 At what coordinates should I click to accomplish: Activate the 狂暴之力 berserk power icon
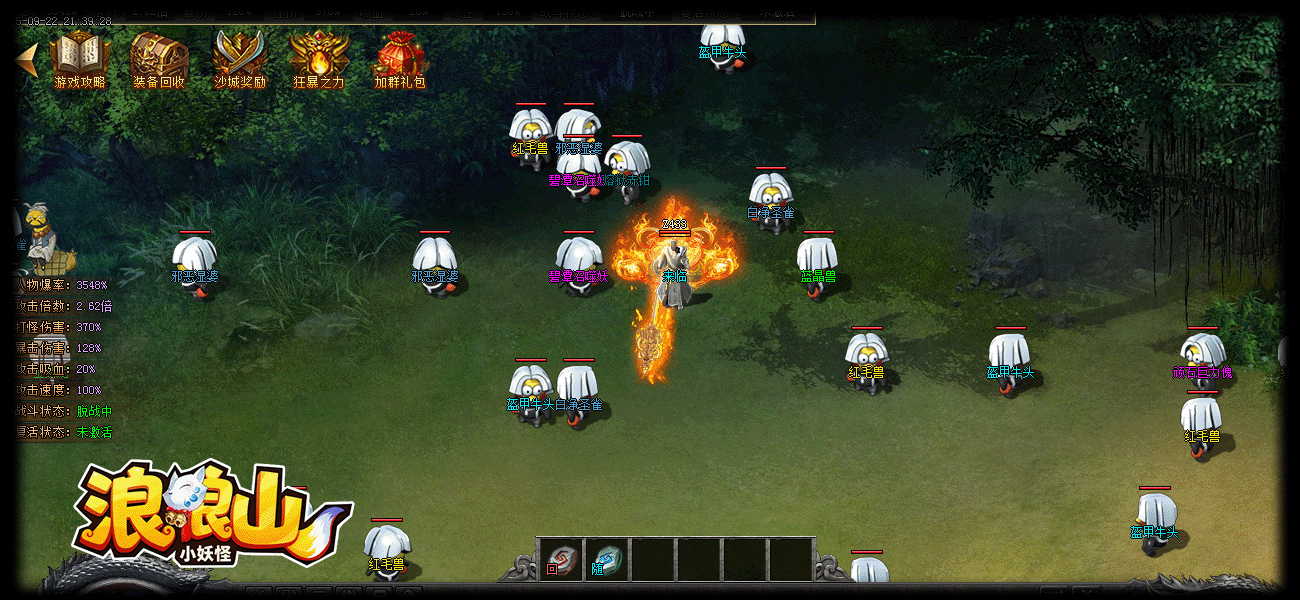click(x=319, y=58)
